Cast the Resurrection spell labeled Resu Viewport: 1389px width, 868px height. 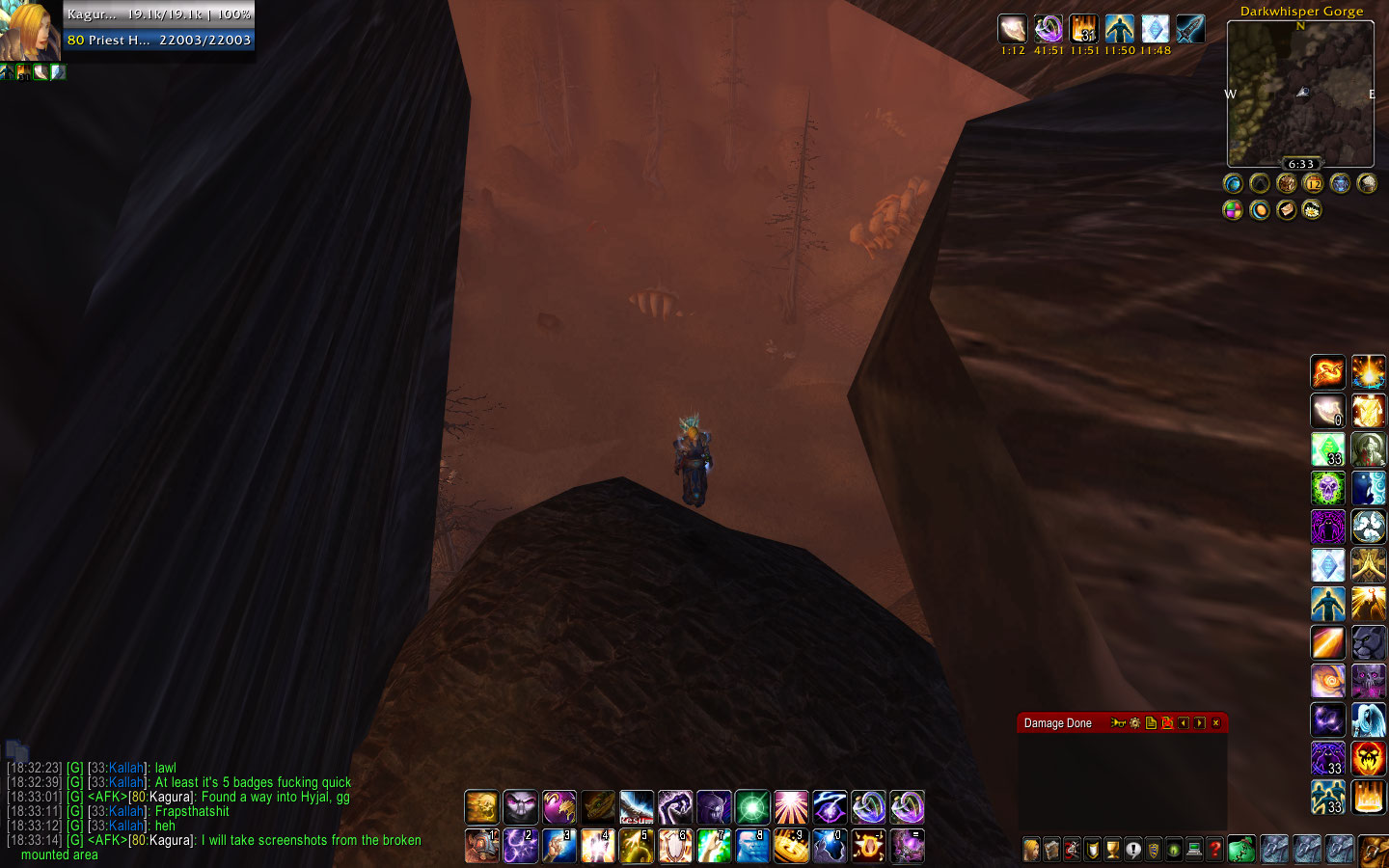pos(636,807)
